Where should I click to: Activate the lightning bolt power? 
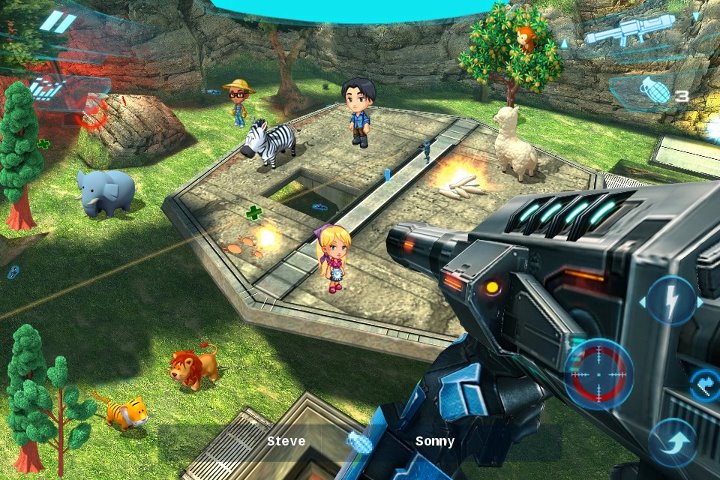(670, 300)
